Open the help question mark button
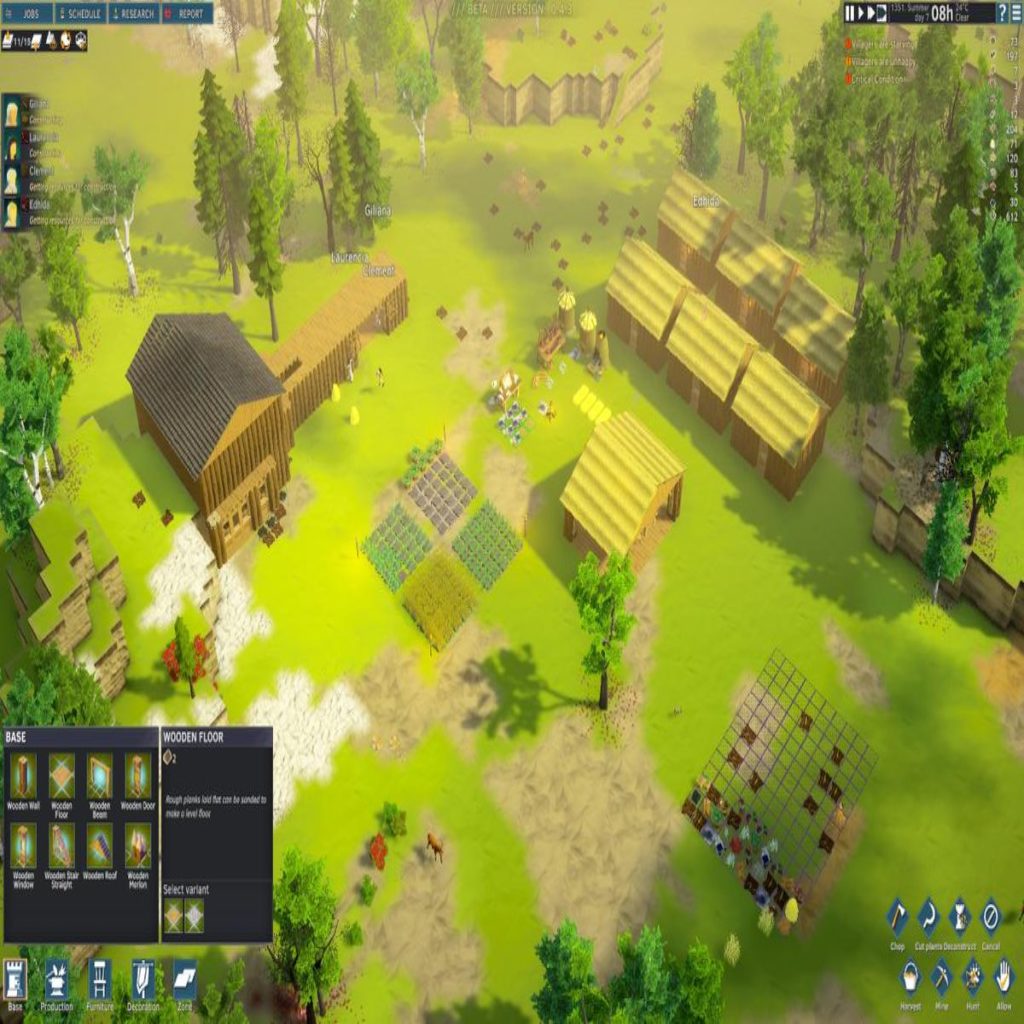 (x=1002, y=13)
